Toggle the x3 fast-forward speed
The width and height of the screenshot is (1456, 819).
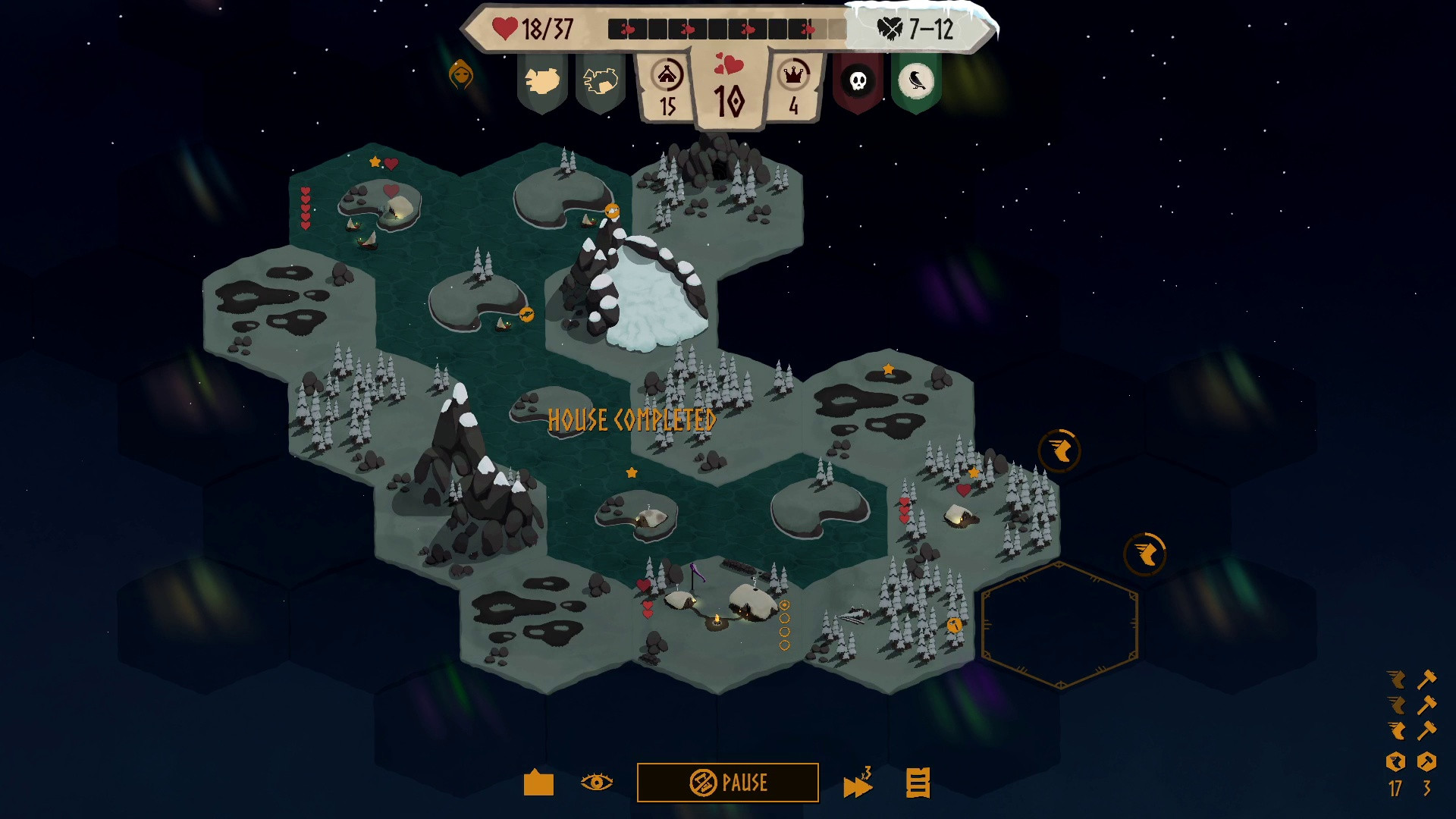pyautogui.click(x=858, y=784)
